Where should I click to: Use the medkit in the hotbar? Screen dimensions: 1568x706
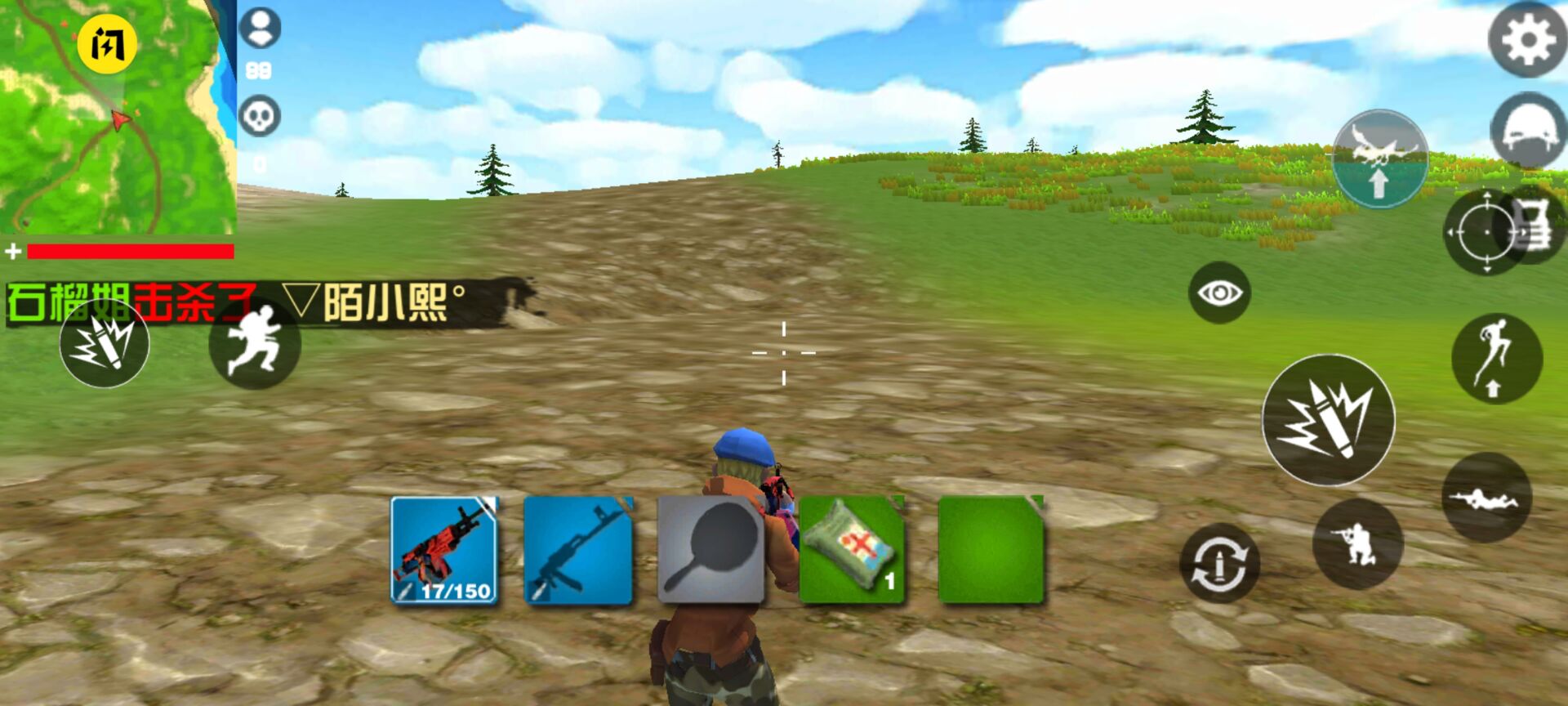coord(852,550)
